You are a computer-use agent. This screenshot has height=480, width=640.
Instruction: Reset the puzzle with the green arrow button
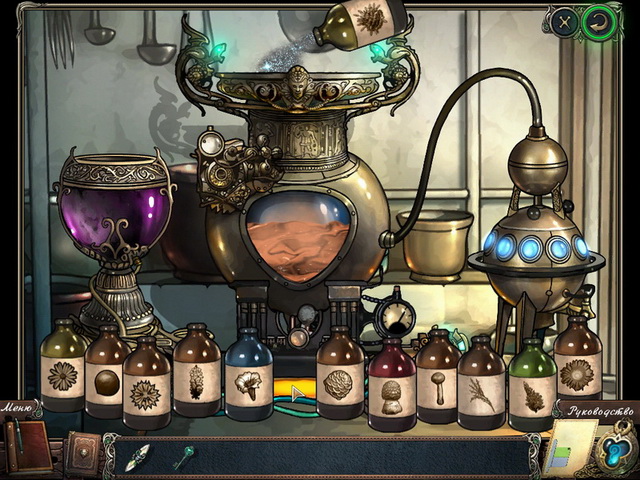600,23
